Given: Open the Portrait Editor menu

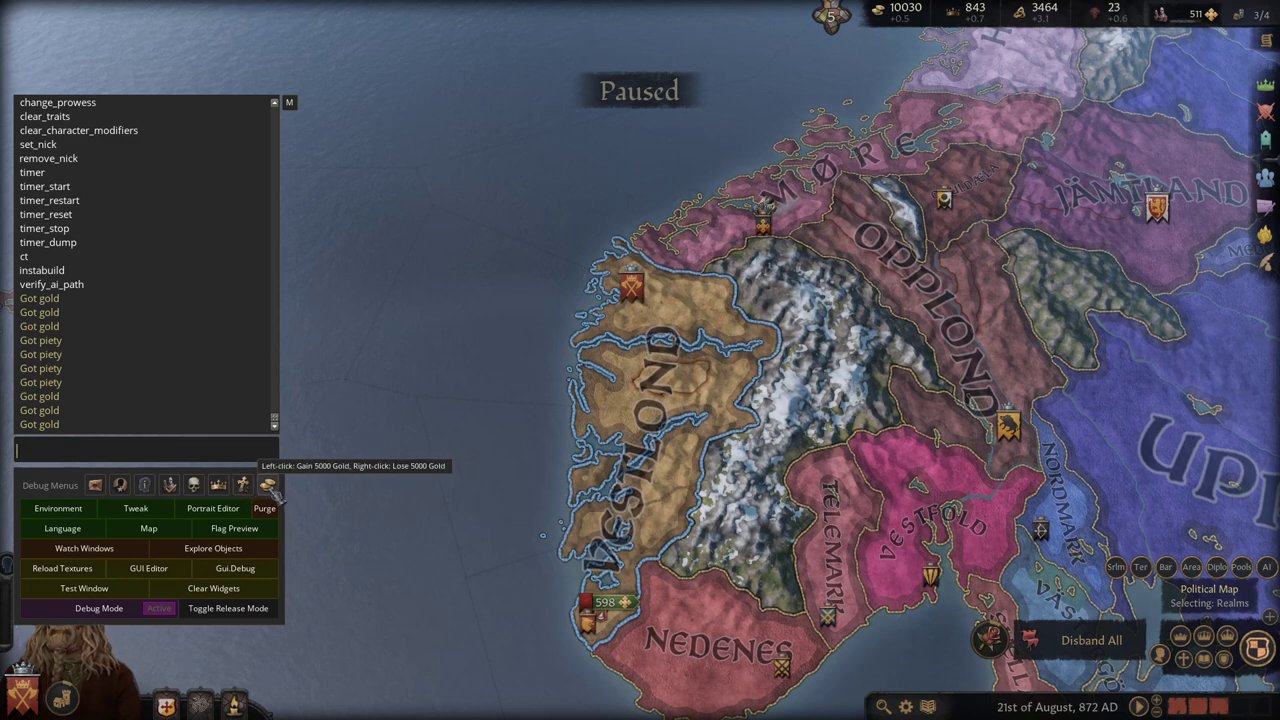Looking at the screenshot, I should pyautogui.click(x=213, y=508).
